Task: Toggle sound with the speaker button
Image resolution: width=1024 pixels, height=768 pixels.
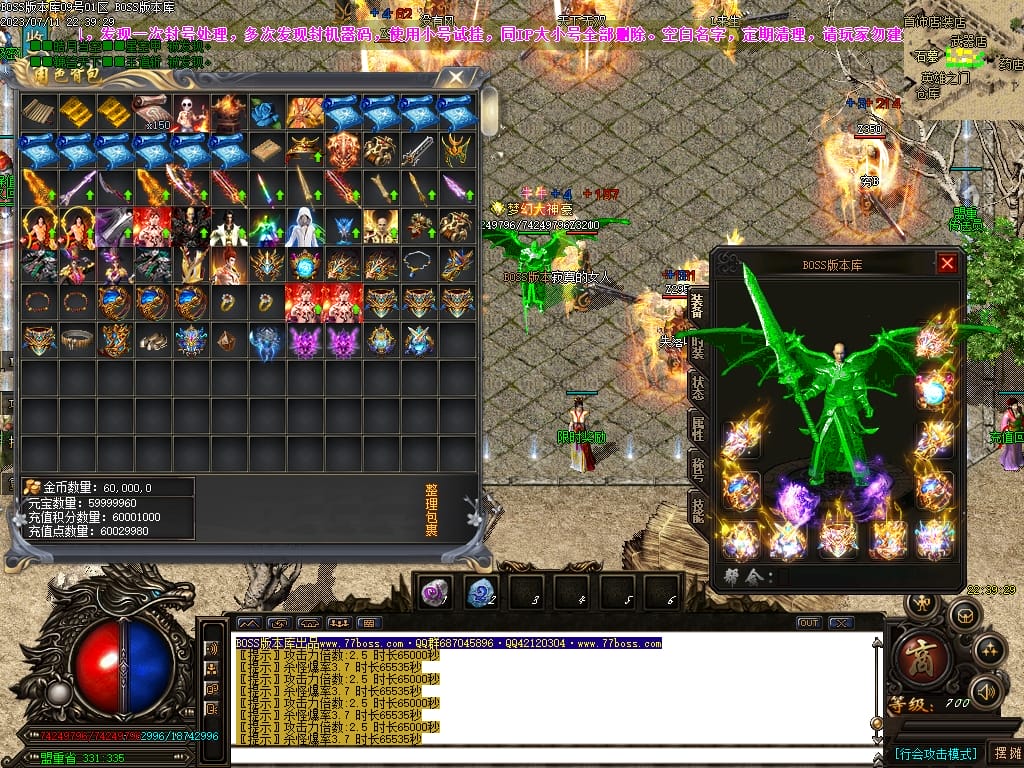Action: [x=986, y=691]
